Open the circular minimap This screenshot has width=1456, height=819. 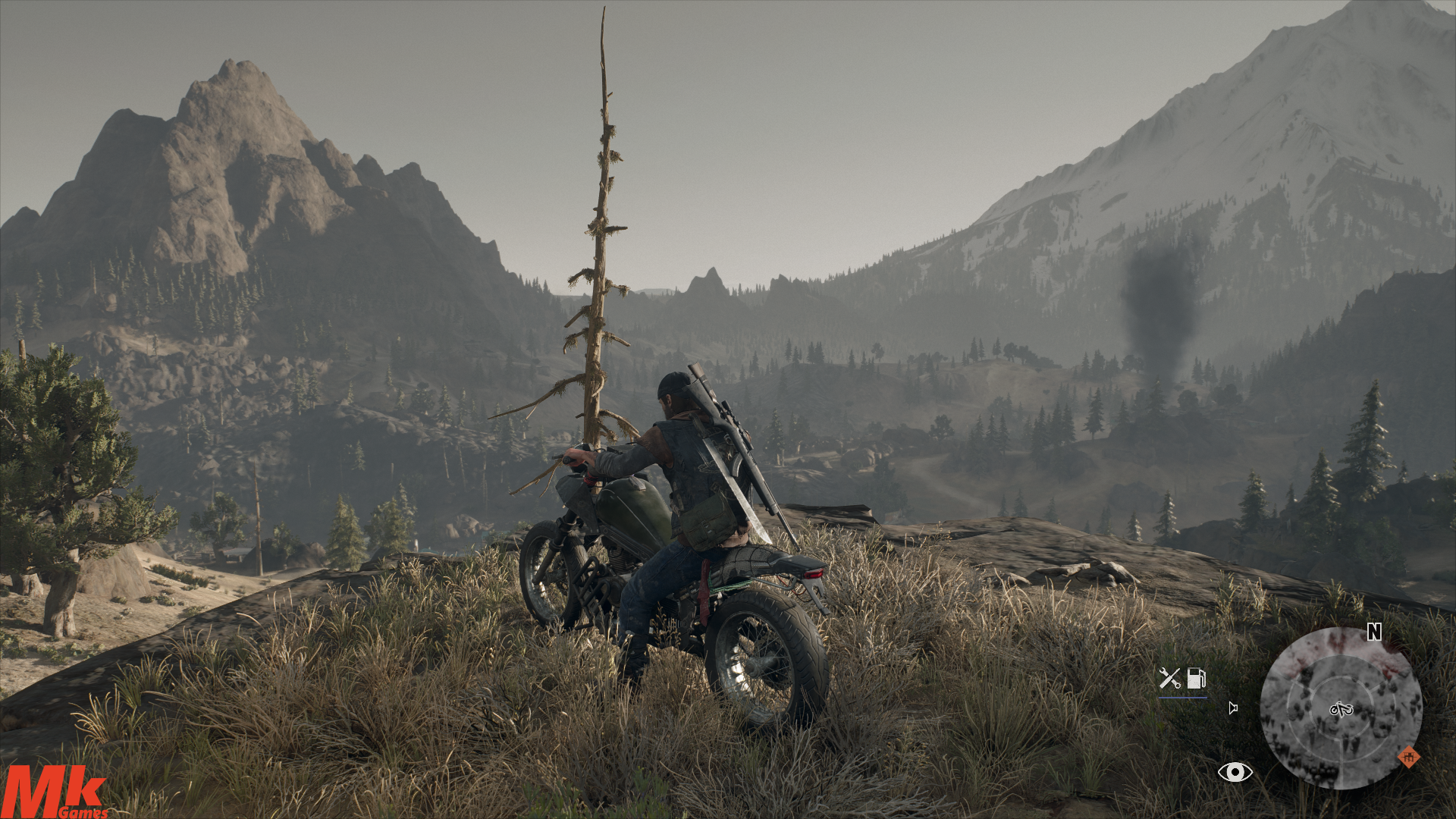click(1340, 708)
